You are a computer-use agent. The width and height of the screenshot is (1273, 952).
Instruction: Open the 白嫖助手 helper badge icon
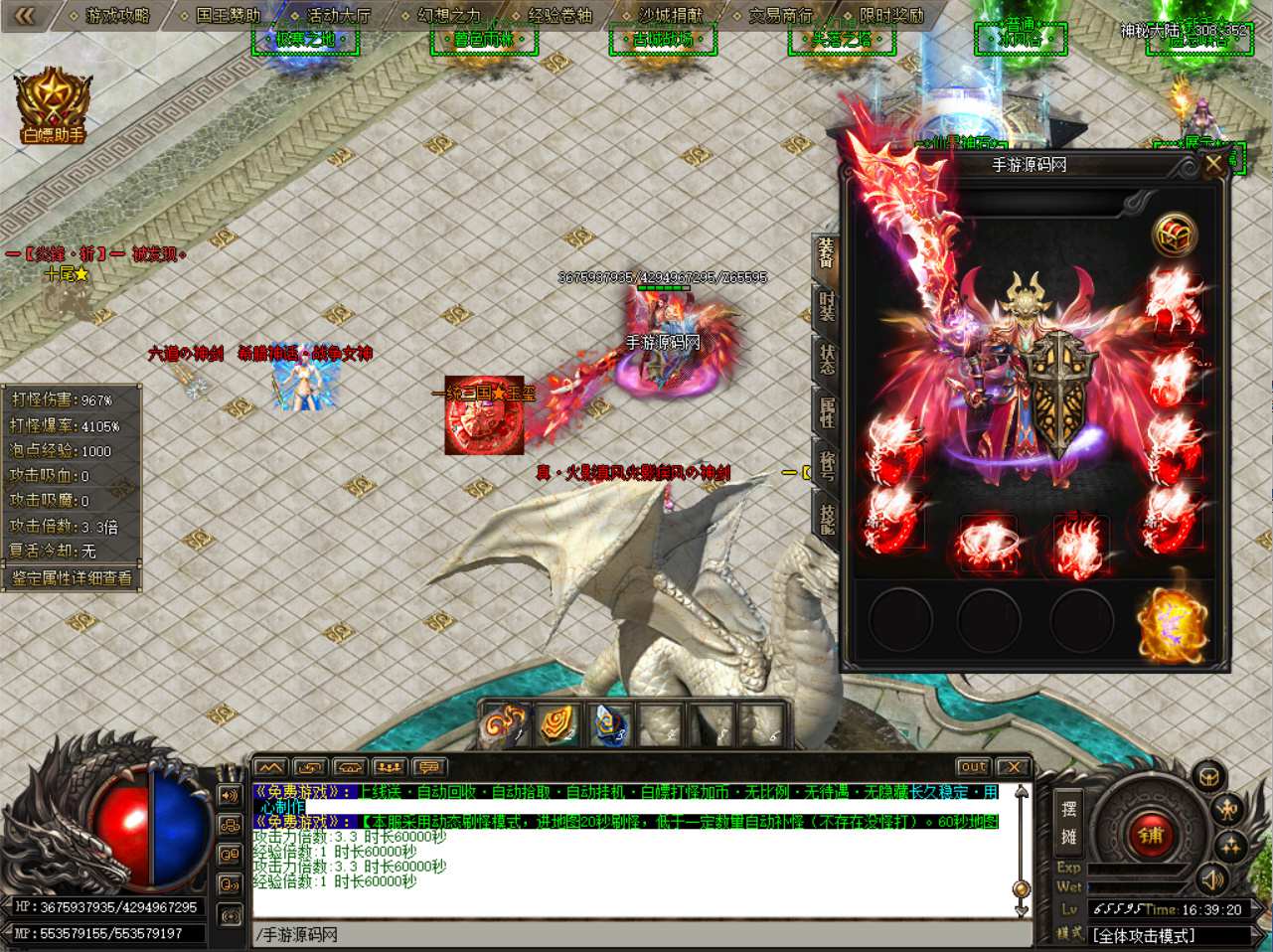click(53, 105)
